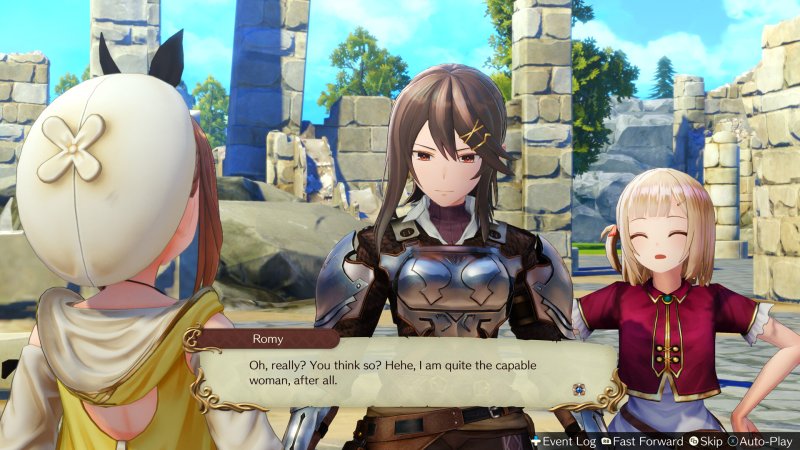Toggle Auto-Play for dialogue
This screenshot has width=800, height=450.
tap(760, 441)
